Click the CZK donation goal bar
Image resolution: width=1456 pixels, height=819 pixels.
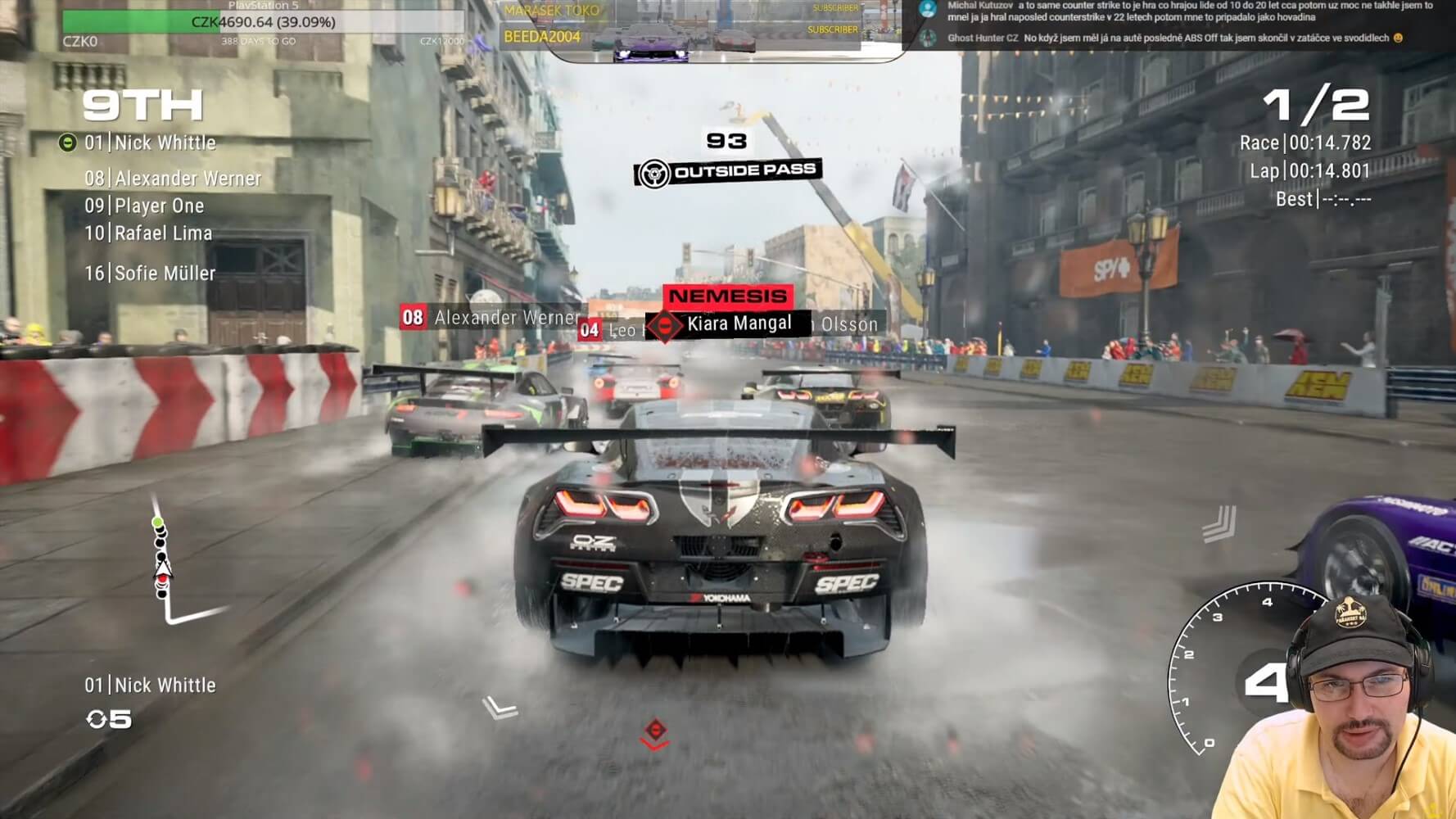click(x=263, y=22)
